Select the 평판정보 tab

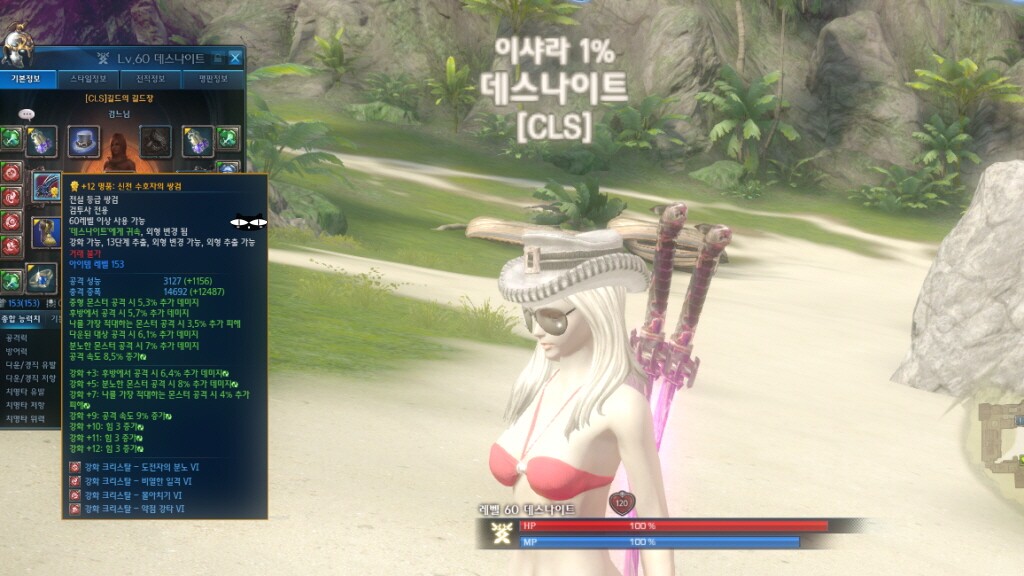(x=213, y=79)
